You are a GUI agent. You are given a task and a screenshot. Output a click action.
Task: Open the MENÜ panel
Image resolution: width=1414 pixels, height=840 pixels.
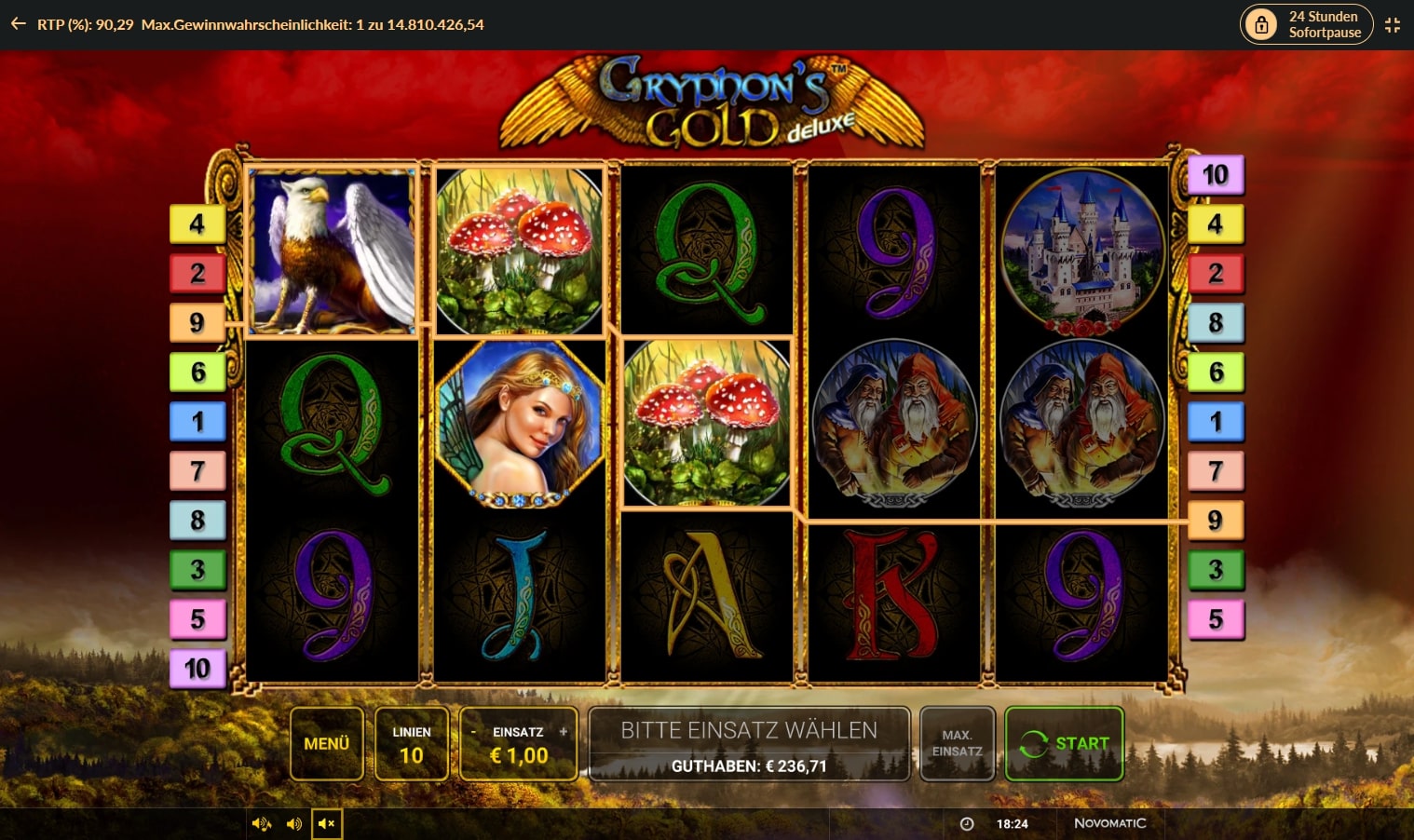pyautogui.click(x=326, y=743)
